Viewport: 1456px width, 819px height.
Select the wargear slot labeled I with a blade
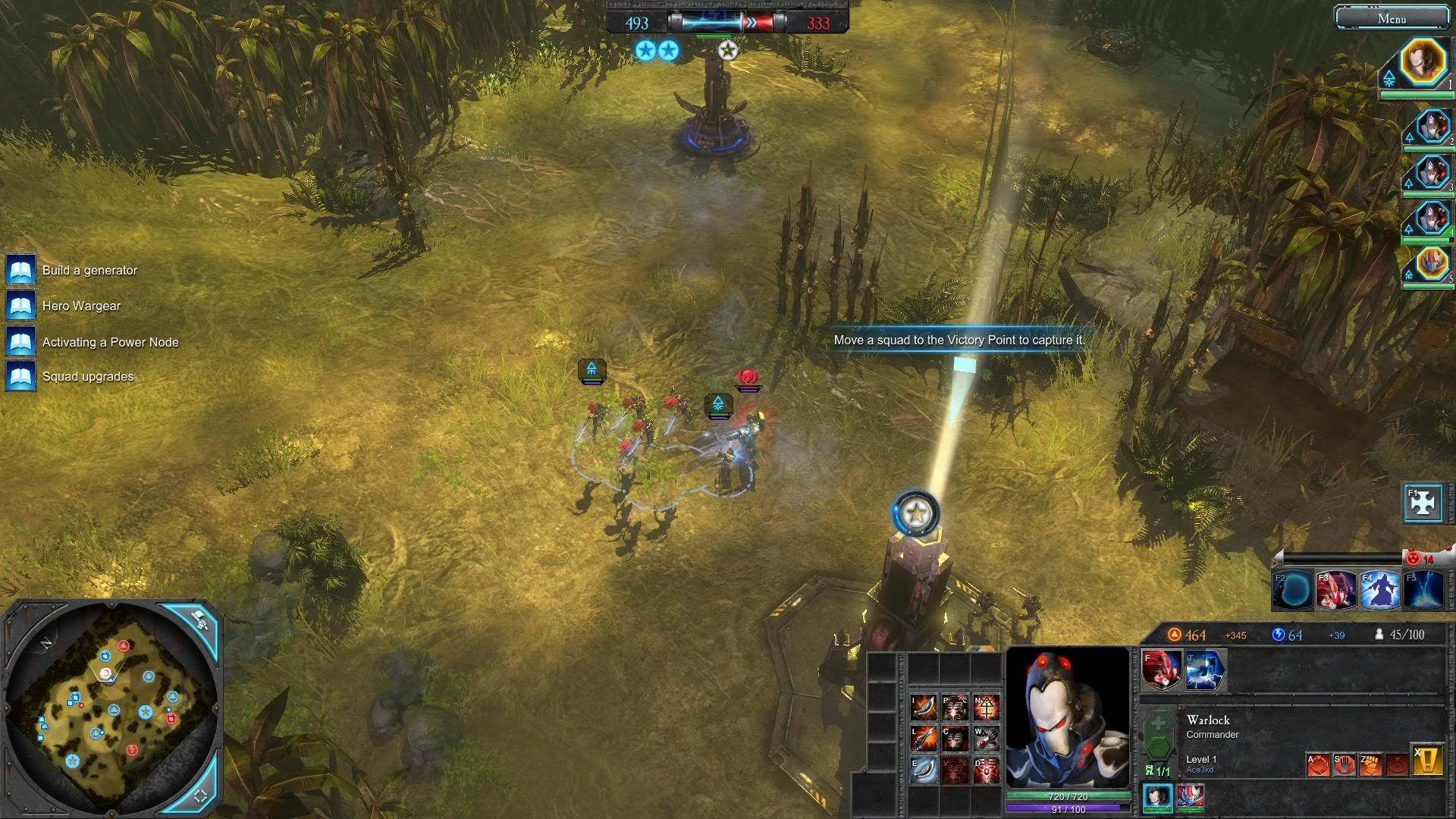[924, 707]
